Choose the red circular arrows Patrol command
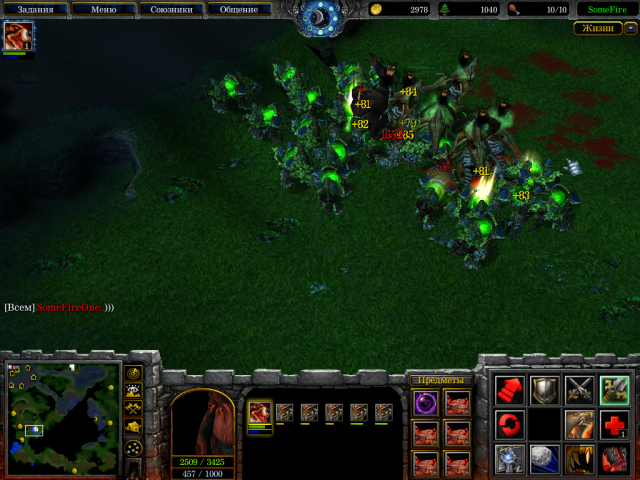The image size is (640, 480). tap(510, 425)
